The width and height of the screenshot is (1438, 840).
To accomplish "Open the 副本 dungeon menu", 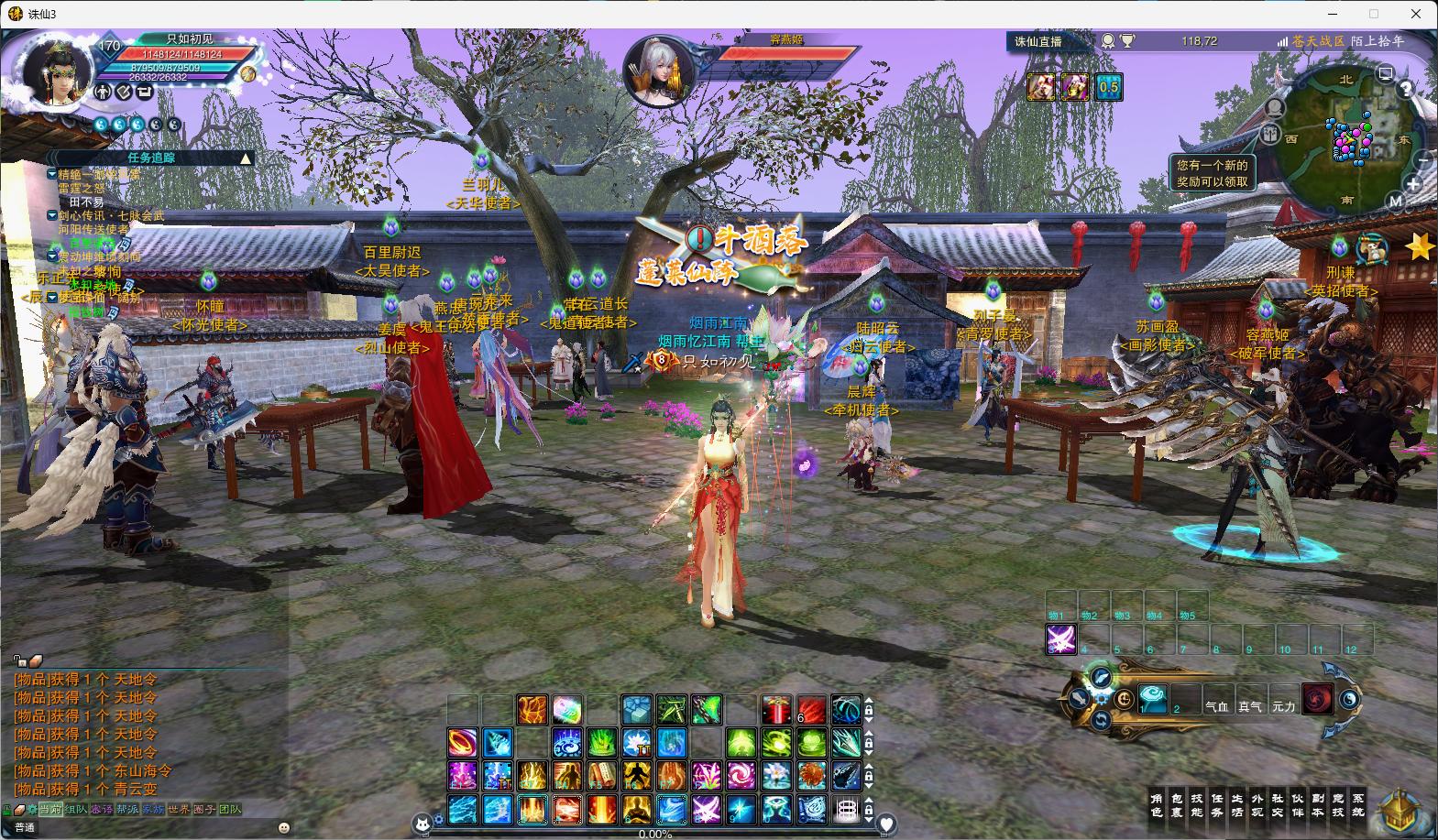I will 1317,804.
